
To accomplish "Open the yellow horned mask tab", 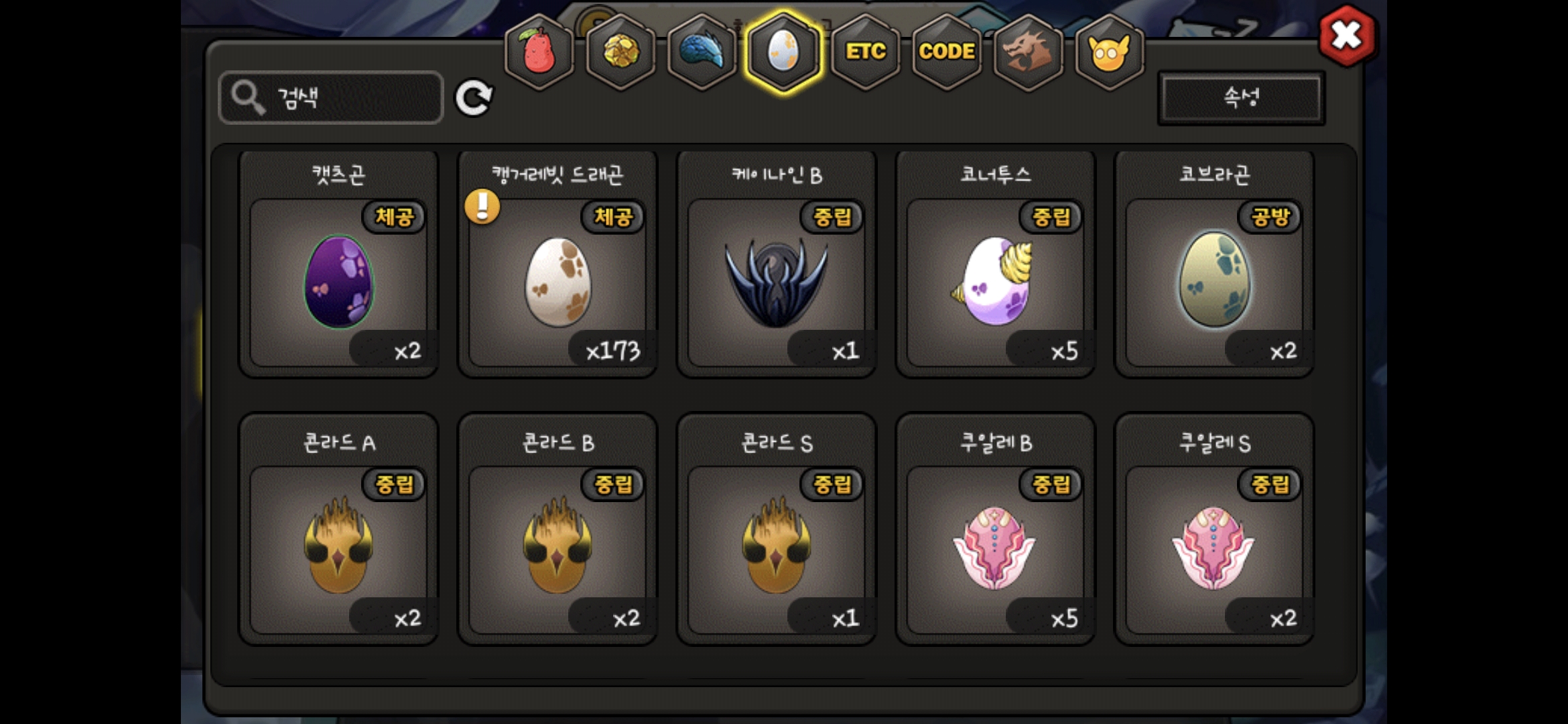I will (x=1109, y=52).
